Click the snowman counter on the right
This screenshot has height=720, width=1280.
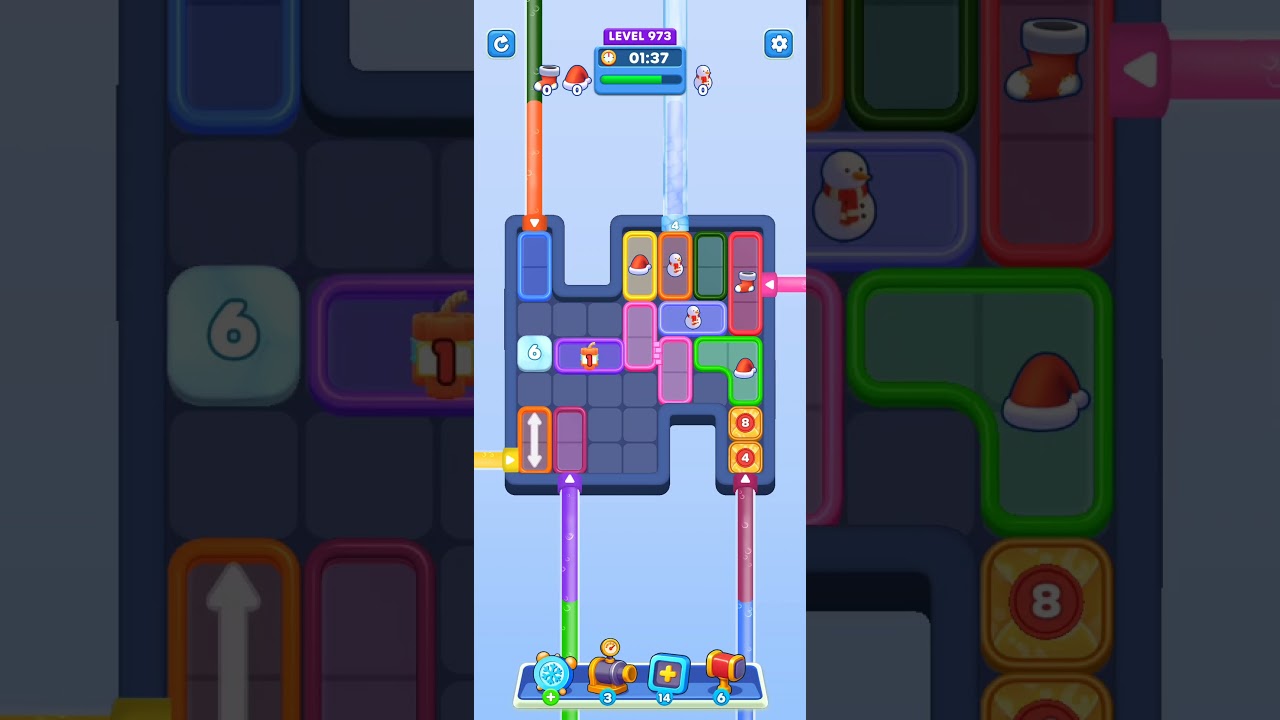tap(704, 80)
